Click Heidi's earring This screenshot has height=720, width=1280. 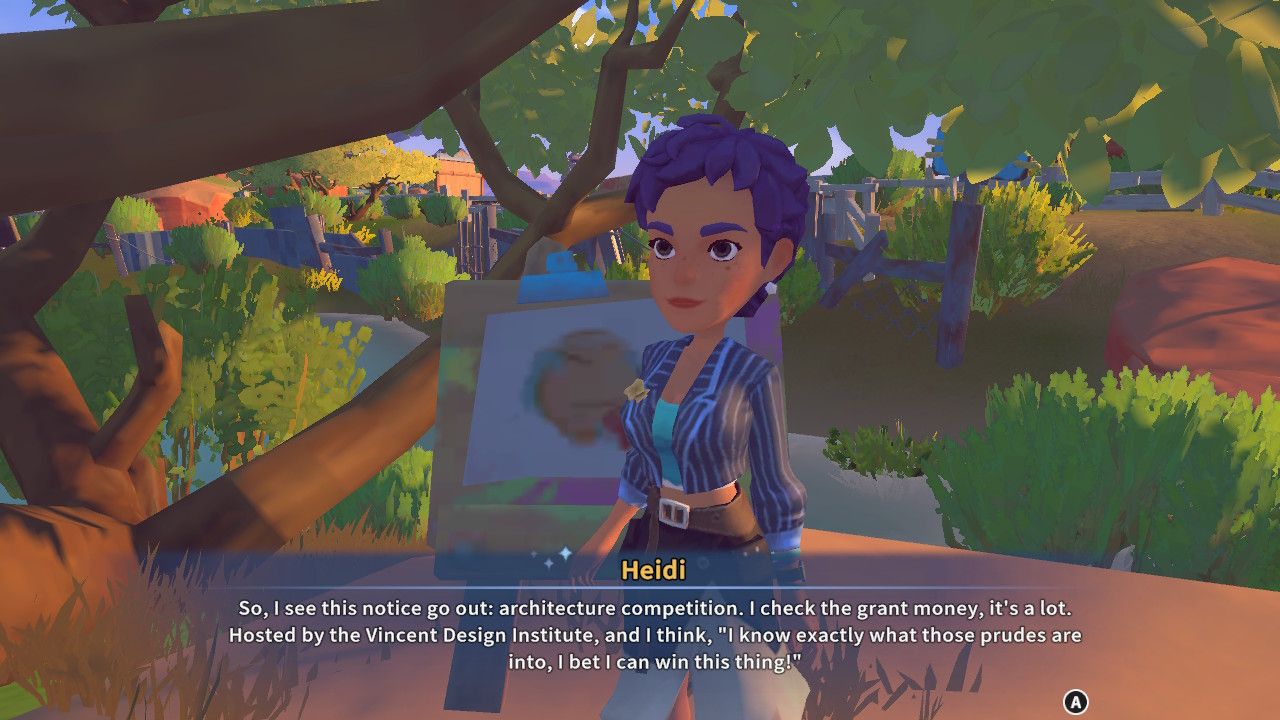769,288
